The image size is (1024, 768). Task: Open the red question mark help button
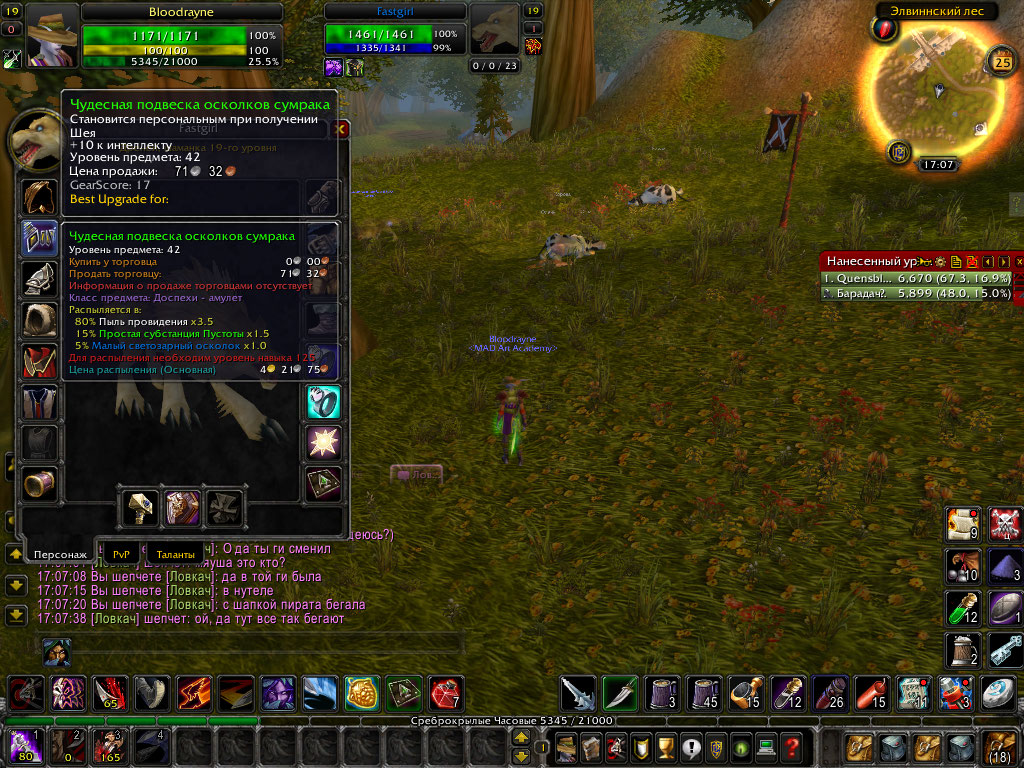click(791, 747)
